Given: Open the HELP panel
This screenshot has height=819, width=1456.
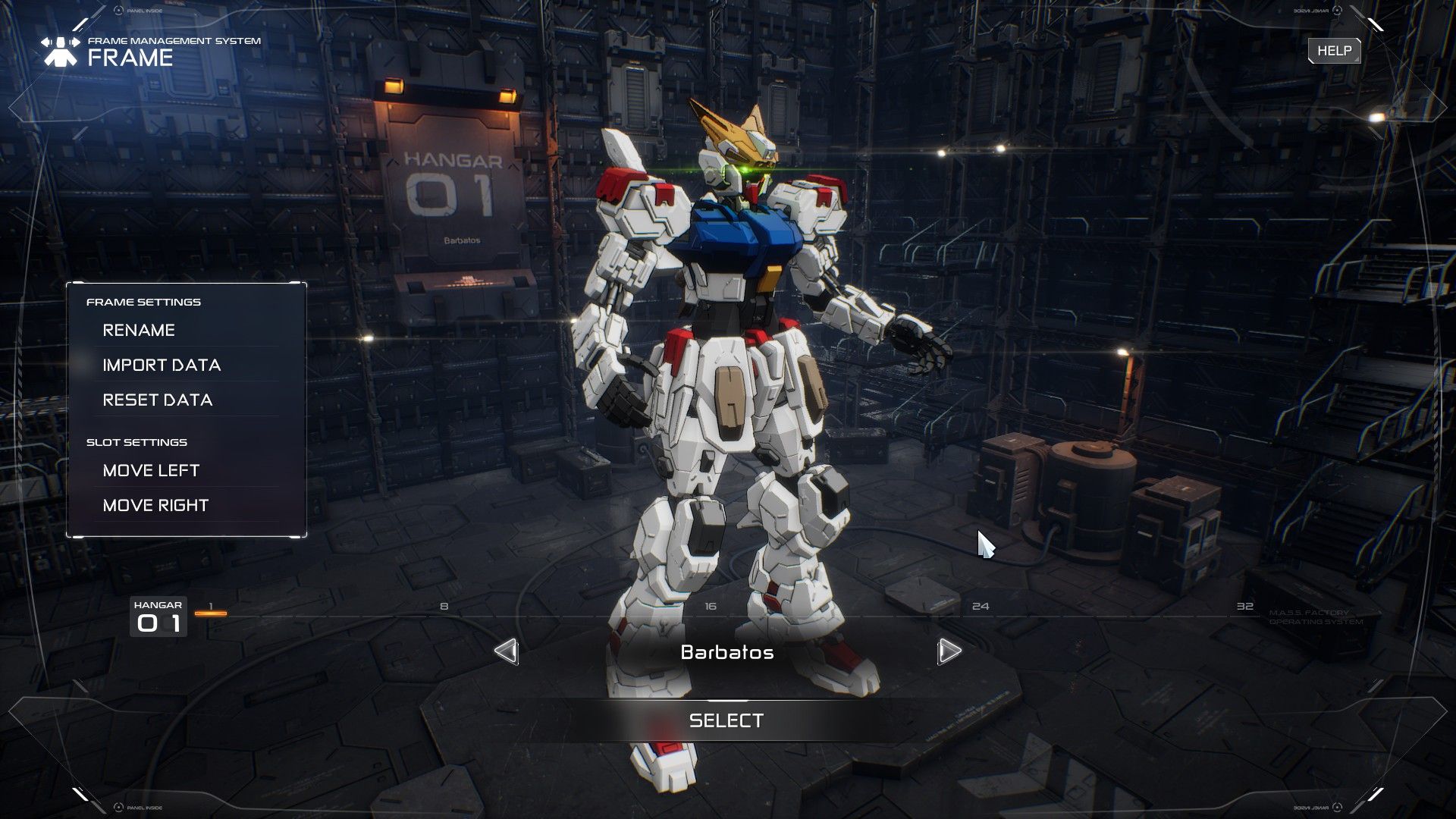Looking at the screenshot, I should [x=1334, y=51].
